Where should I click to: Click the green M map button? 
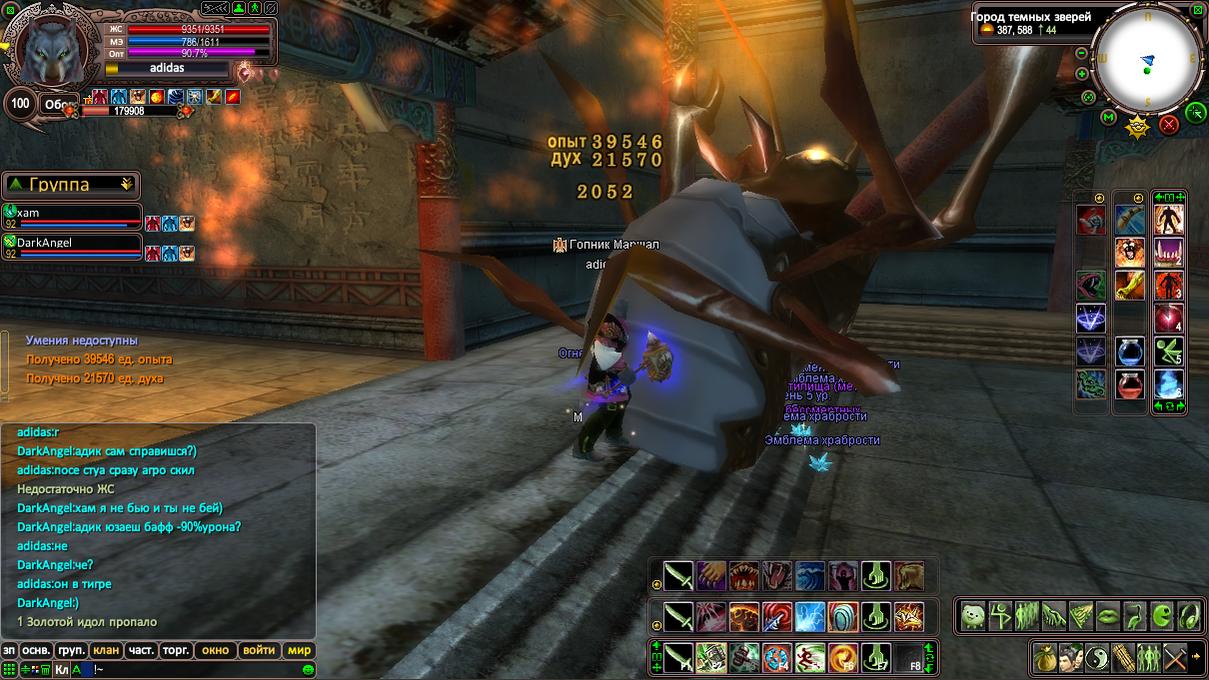click(1108, 118)
